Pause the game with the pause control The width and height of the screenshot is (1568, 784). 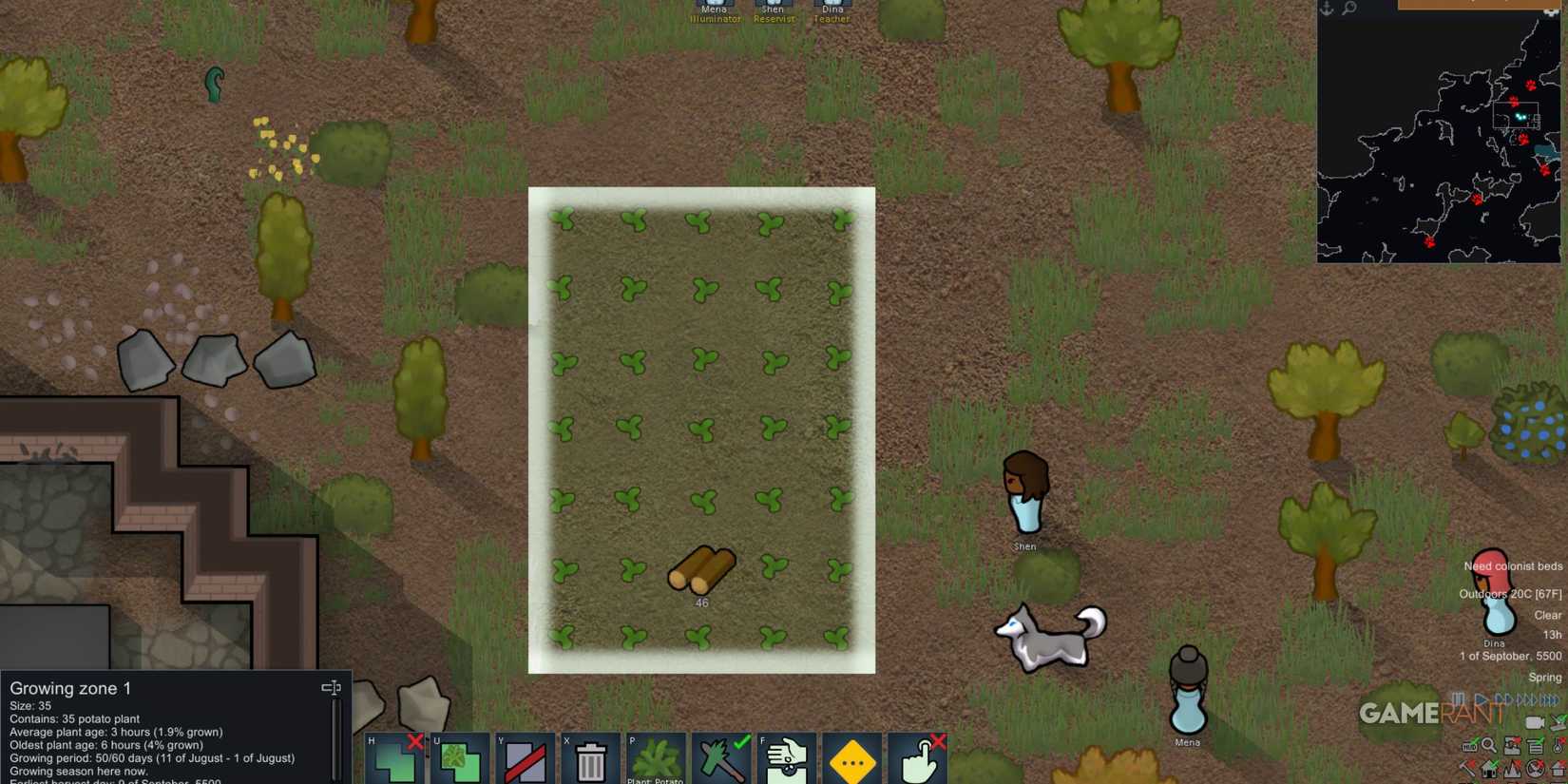click(x=1457, y=698)
